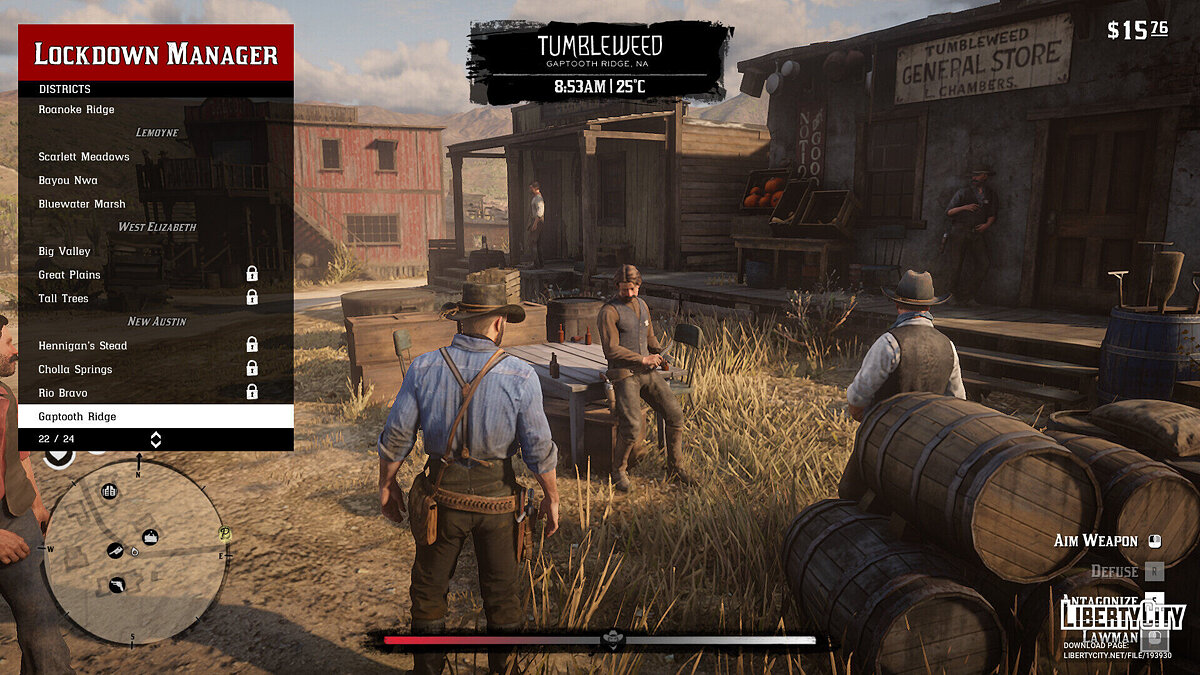Select Cholla Springs district
This screenshot has height=675, width=1200.
click(x=75, y=369)
